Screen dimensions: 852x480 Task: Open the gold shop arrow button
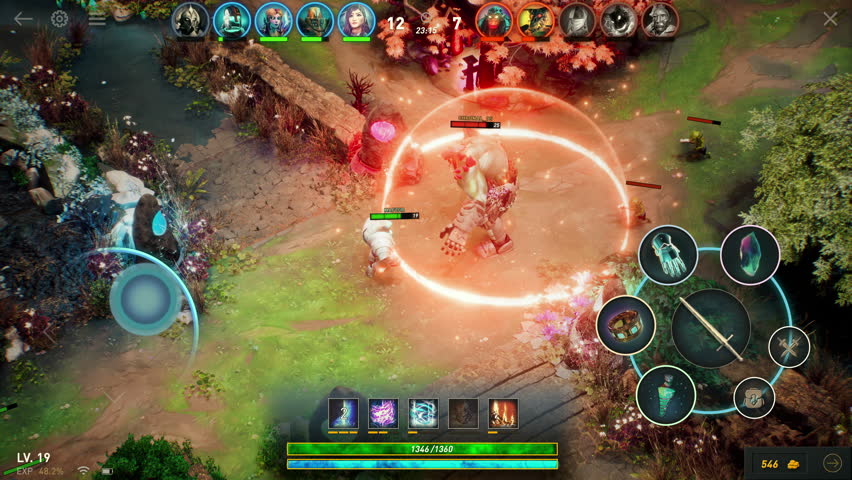pyautogui.click(x=832, y=463)
